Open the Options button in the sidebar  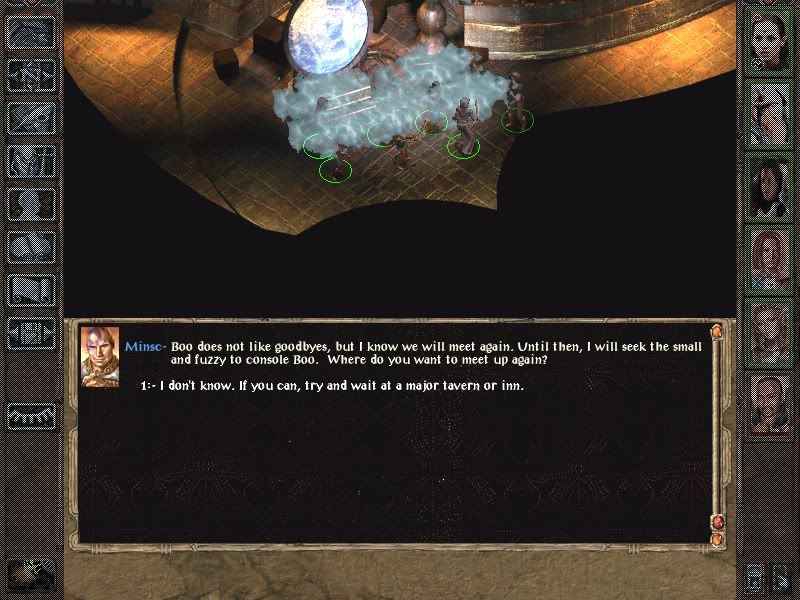click(30, 333)
